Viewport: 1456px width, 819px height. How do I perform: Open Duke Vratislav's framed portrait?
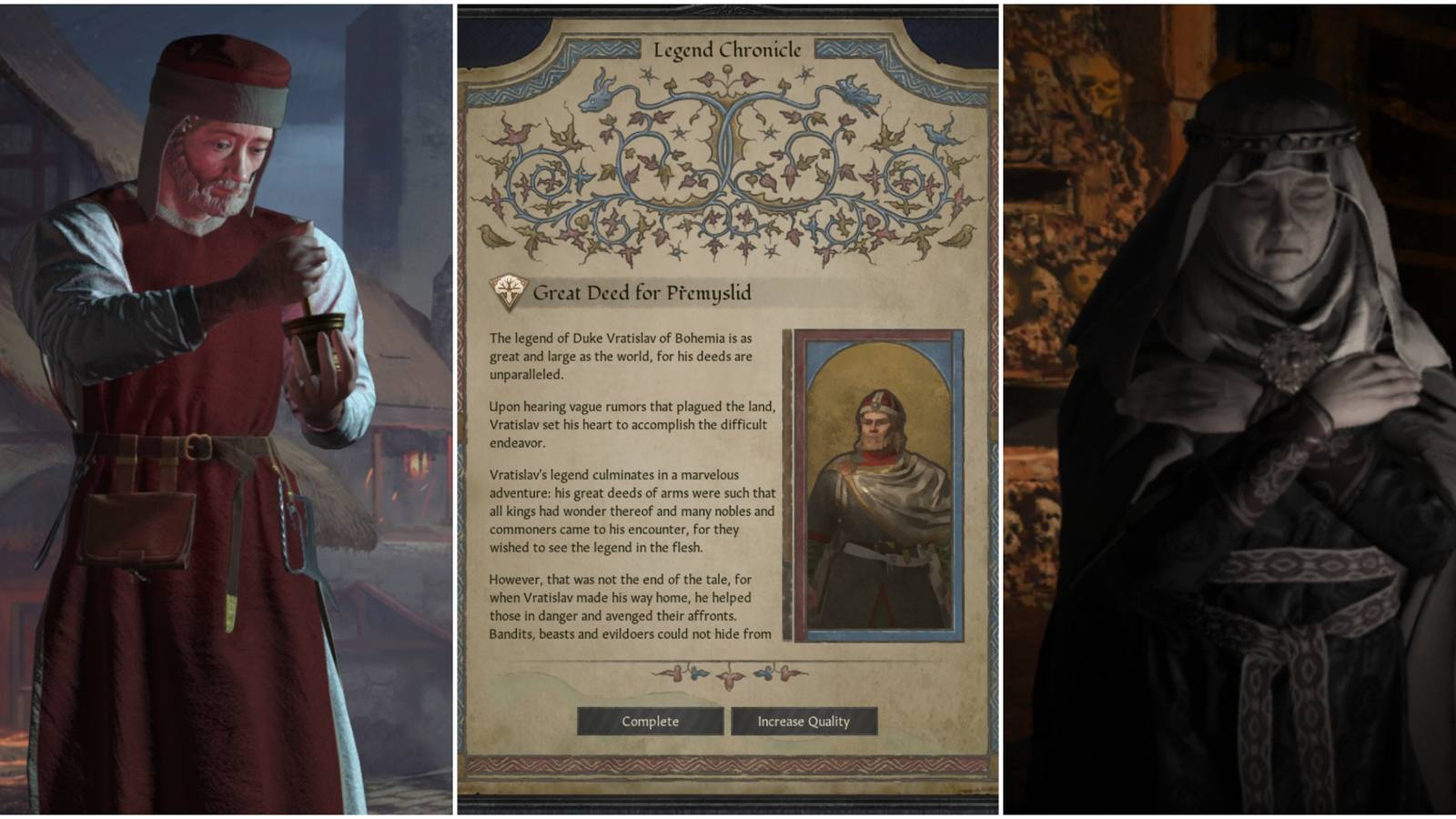pyautogui.click(x=875, y=482)
